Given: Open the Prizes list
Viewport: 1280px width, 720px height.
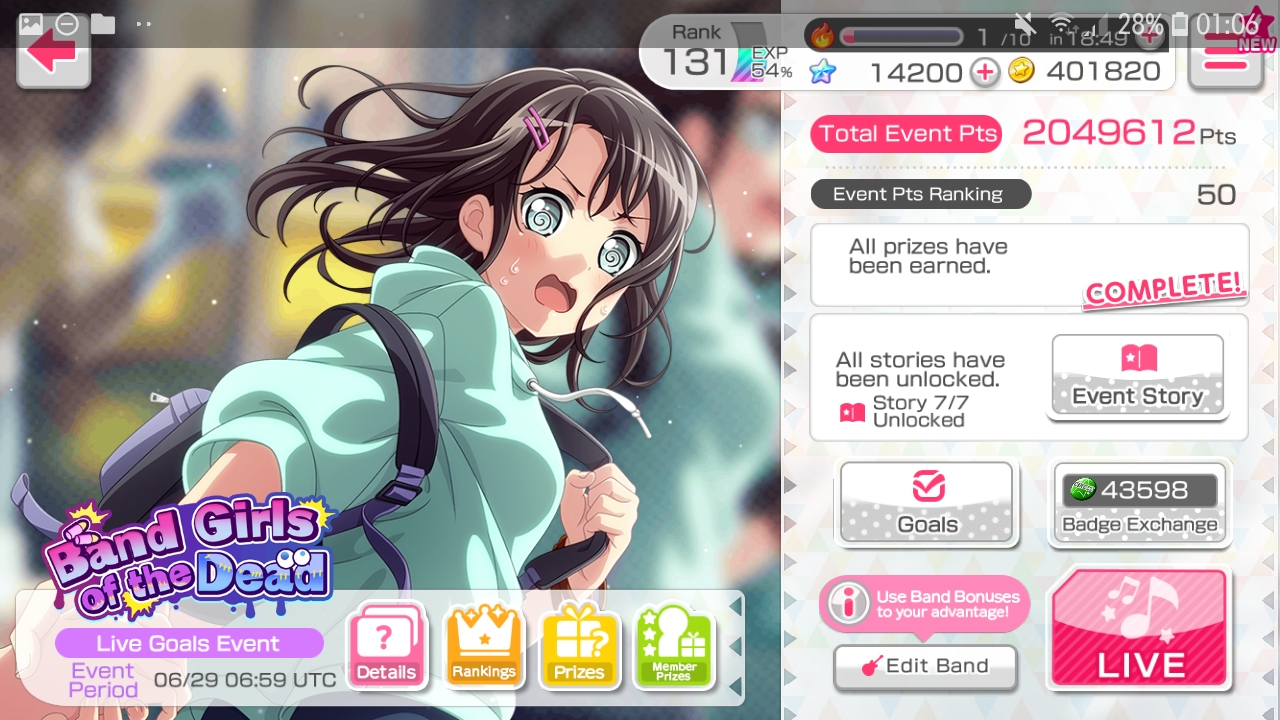Looking at the screenshot, I should [x=579, y=647].
